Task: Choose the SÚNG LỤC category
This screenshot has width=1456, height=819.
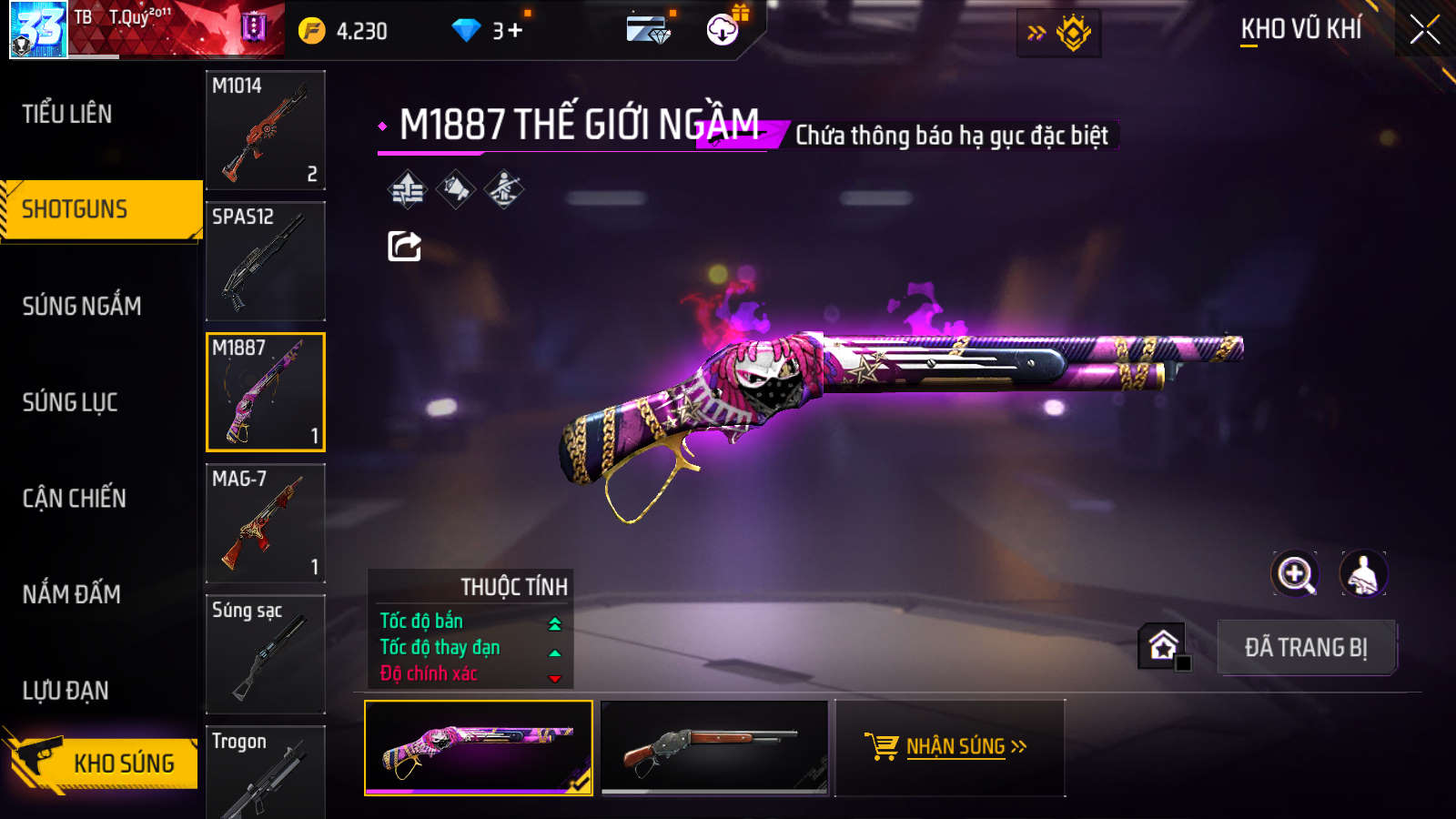Action: click(70, 402)
